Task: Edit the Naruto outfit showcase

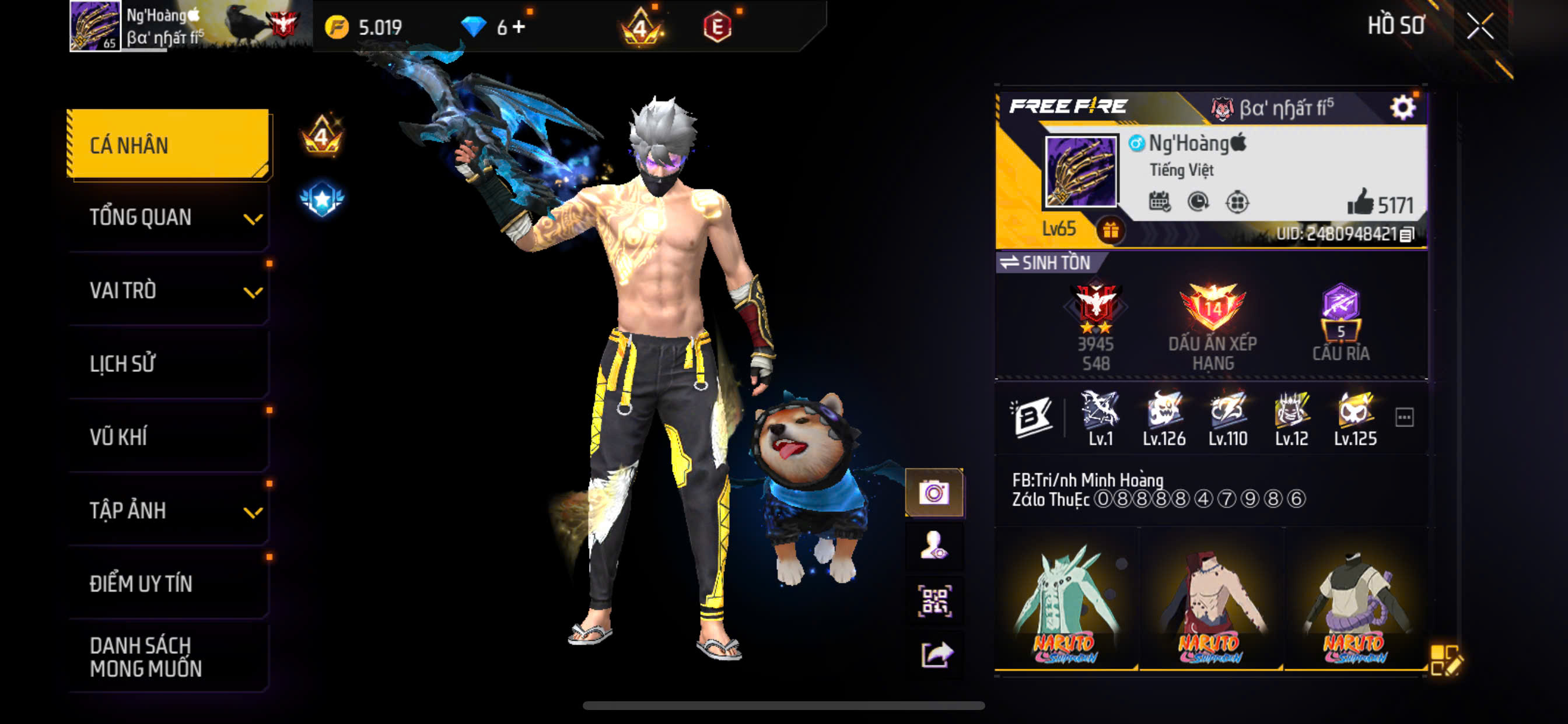Action: click(1445, 660)
